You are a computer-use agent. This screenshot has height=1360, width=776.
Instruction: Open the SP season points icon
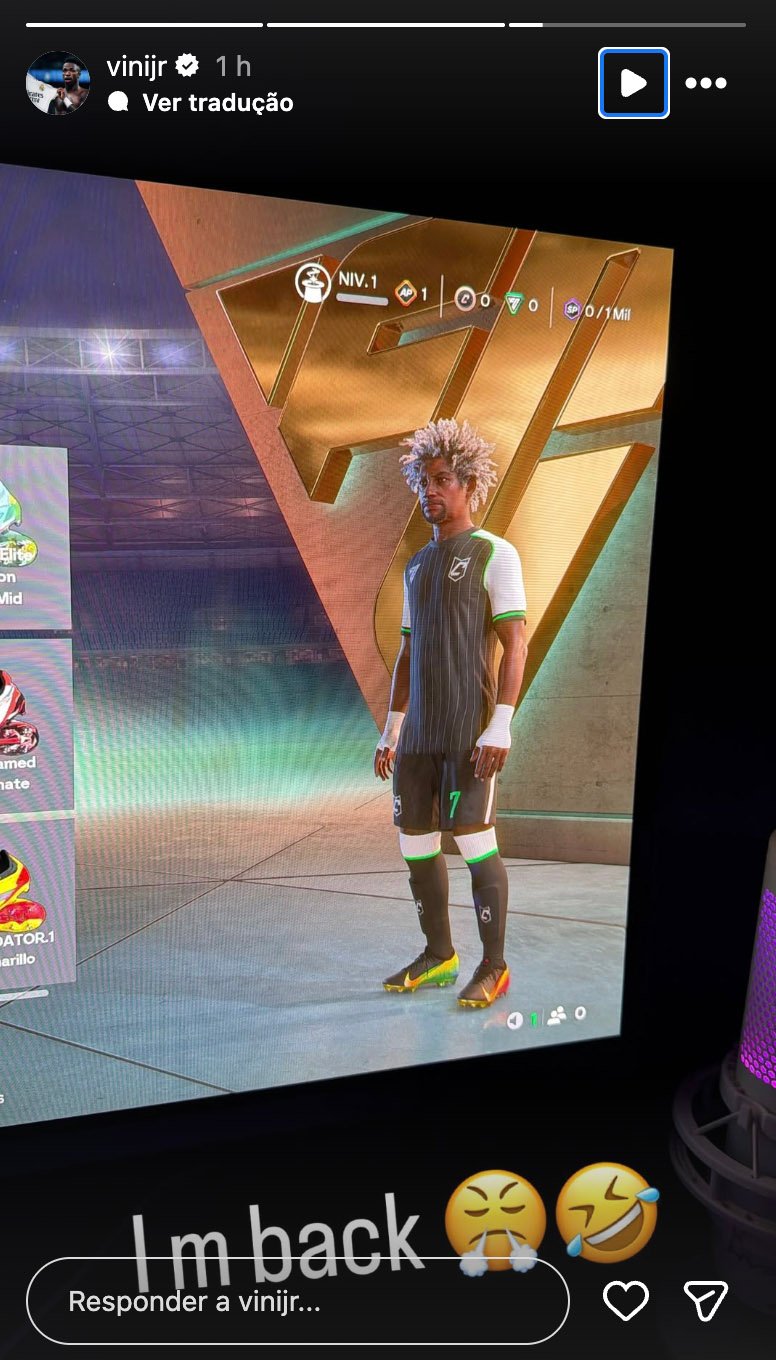[x=572, y=309]
